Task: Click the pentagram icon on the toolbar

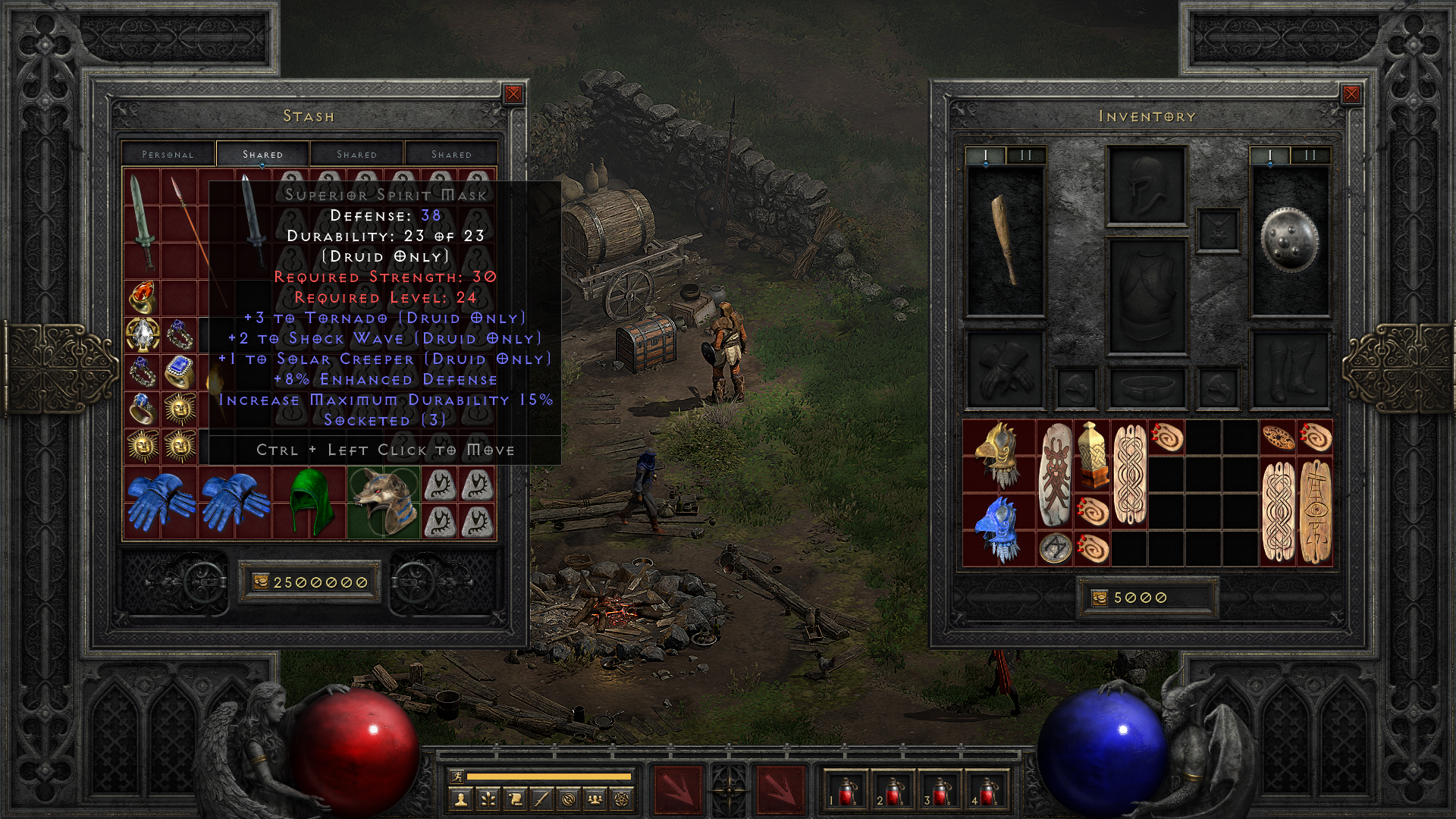Action: pos(622,799)
